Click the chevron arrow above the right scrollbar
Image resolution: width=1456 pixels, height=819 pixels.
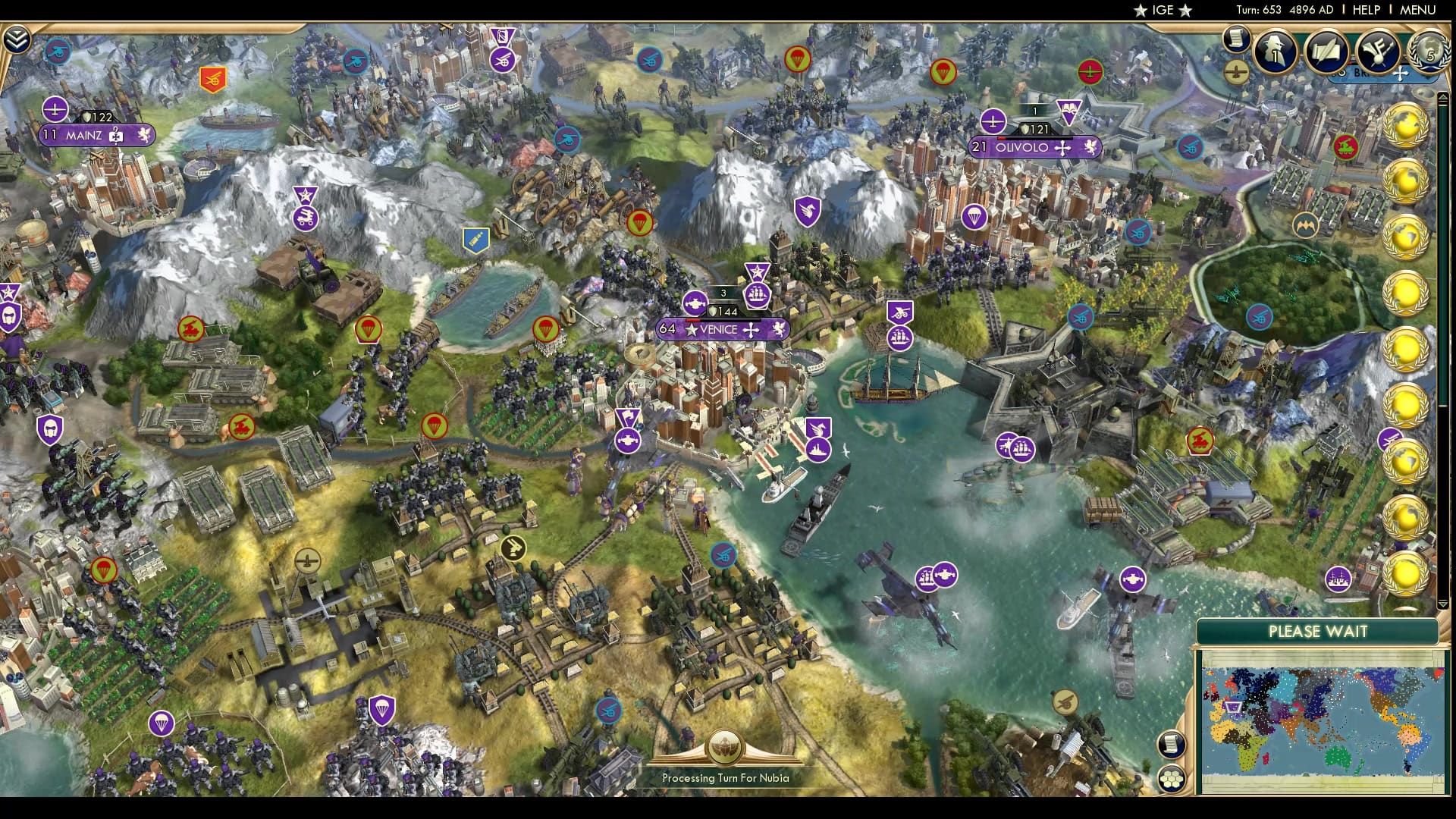pos(1445,96)
